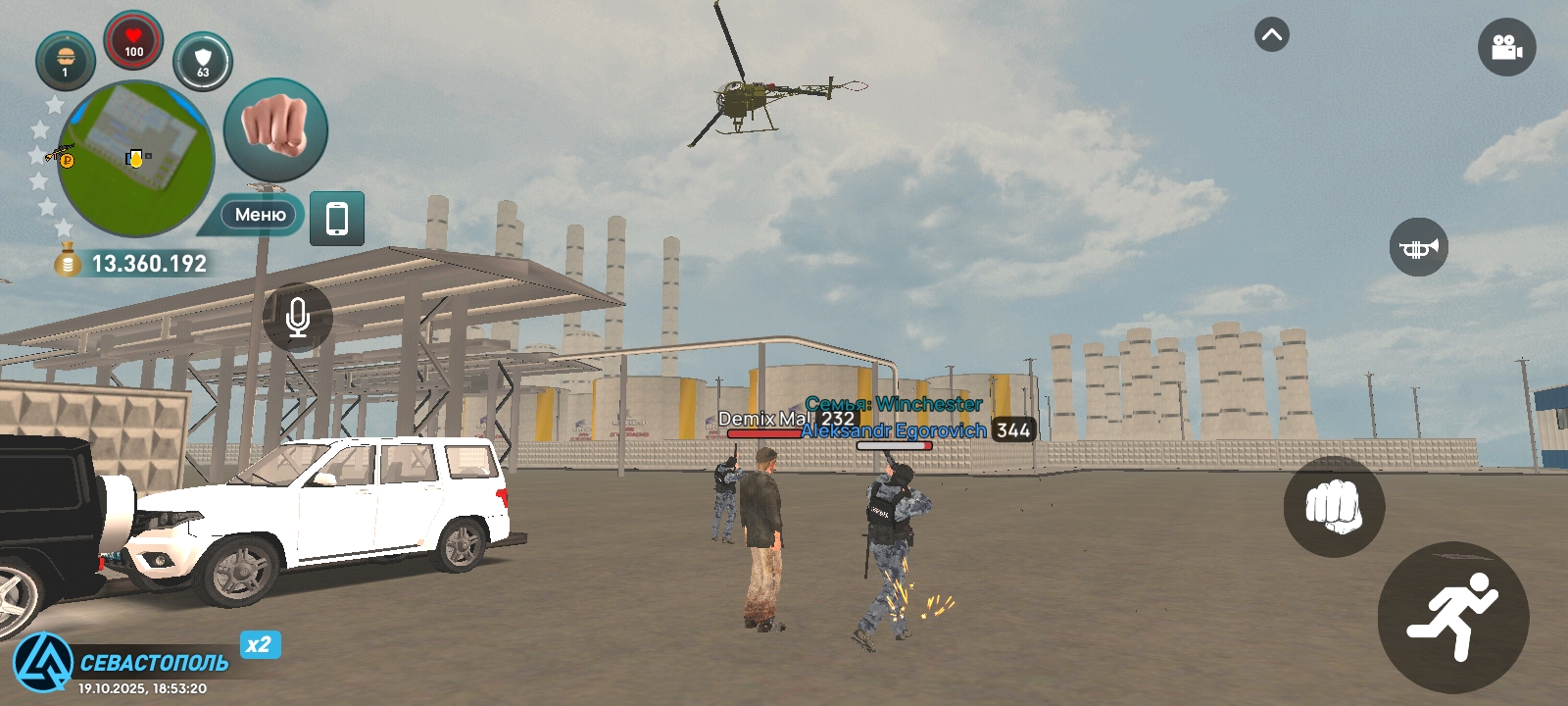The width and height of the screenshot is (1568, 706).
Task: Switch the camera view
Action: click(1506, 47)
